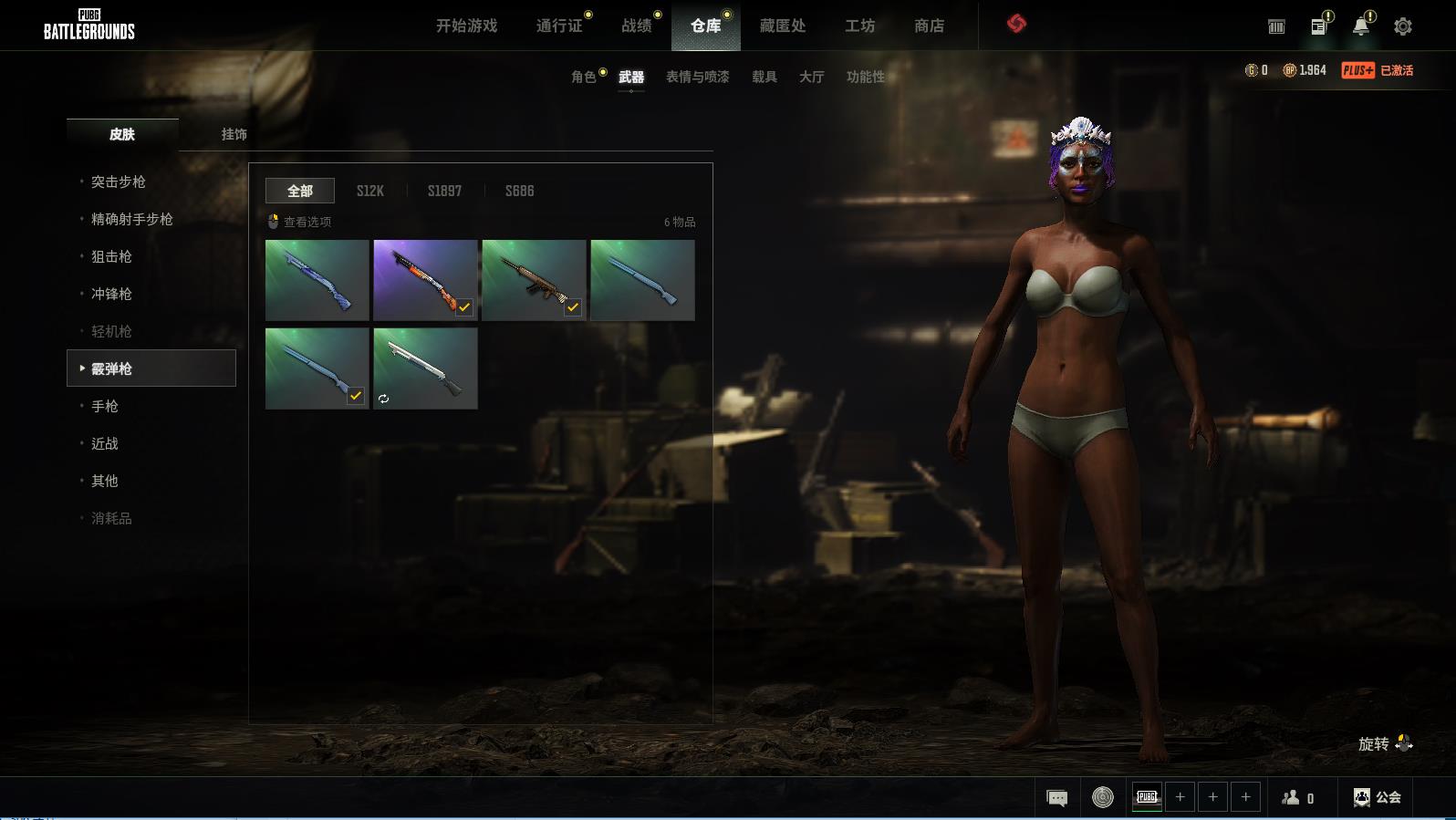Pick the white shotgun skin

pyautogui.click(x=425, y=368)
